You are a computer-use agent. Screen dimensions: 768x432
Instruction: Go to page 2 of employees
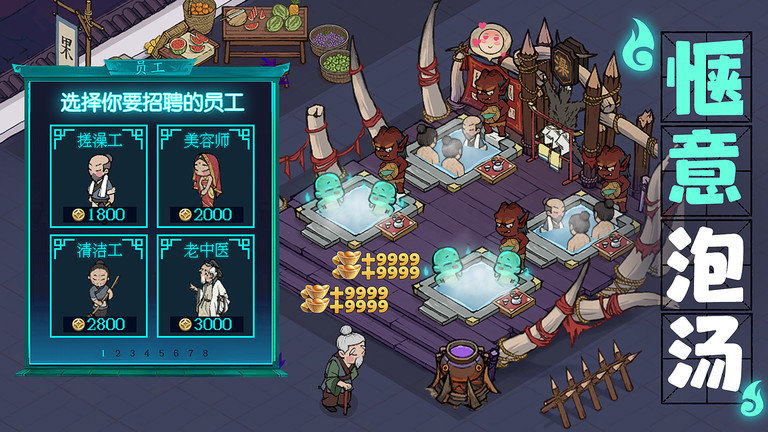[118, 353]
